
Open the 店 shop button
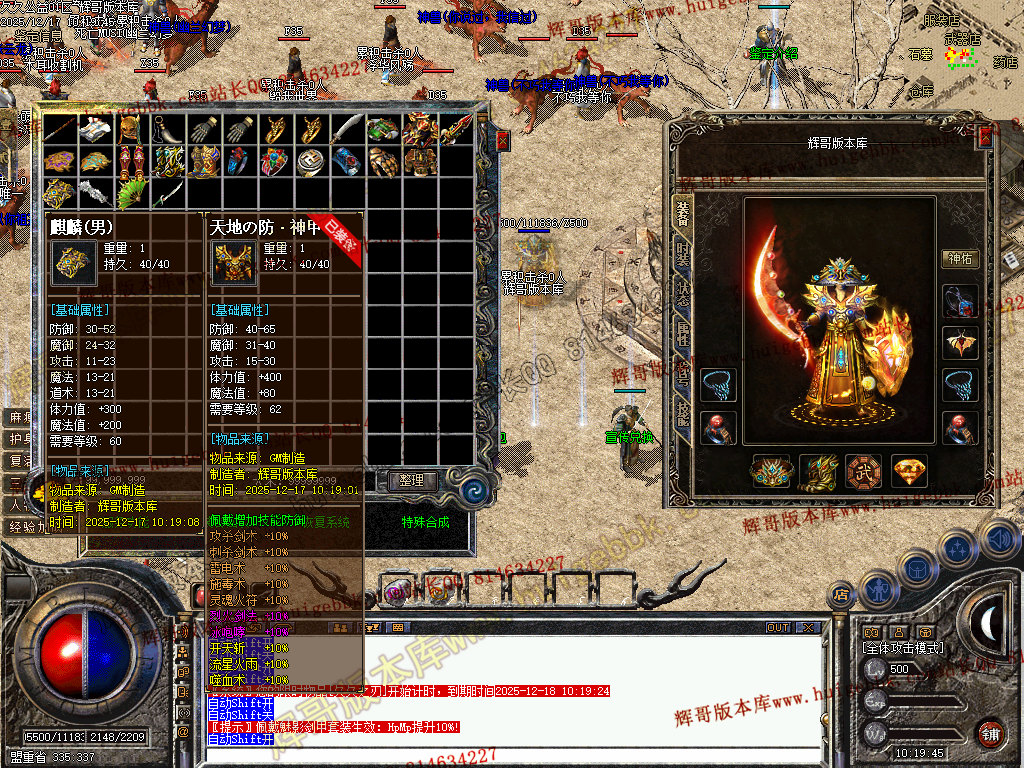pyautogui.click(x=842, y=595)
